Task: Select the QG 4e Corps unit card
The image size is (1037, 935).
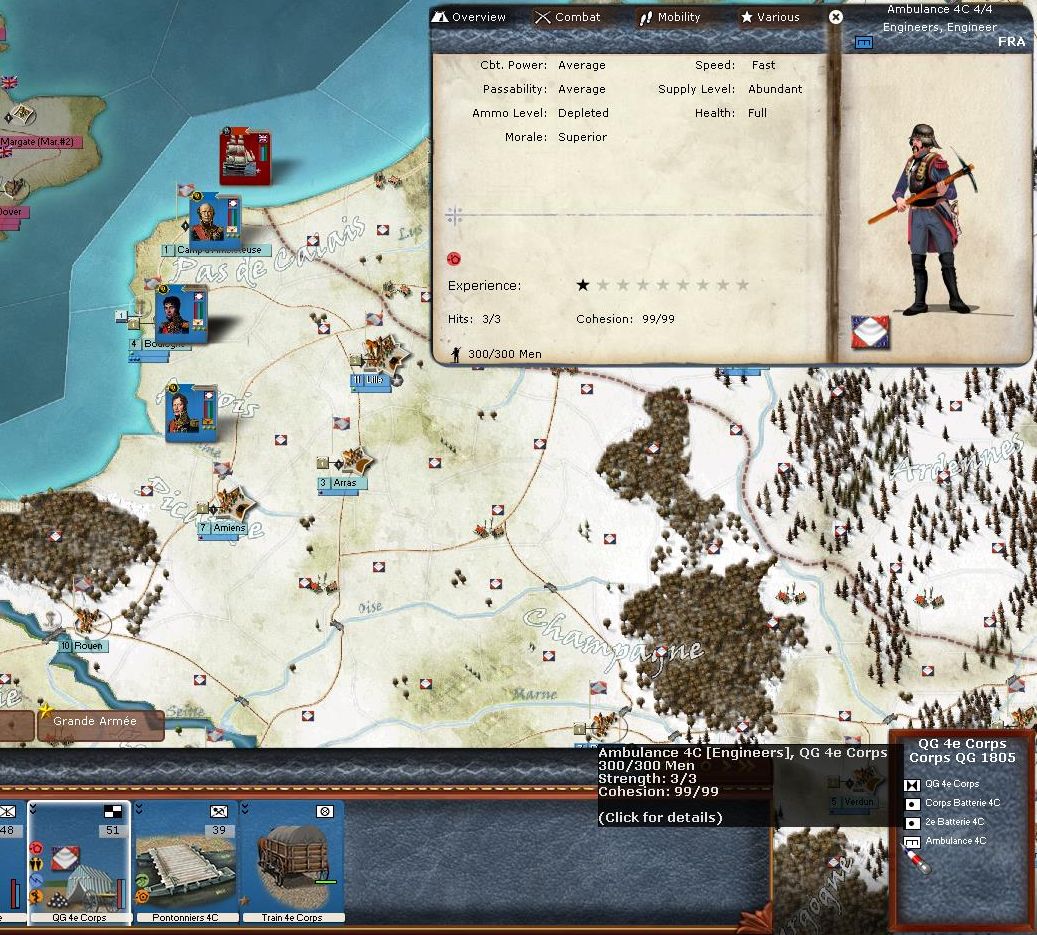Action: click(x=80, y=861)
